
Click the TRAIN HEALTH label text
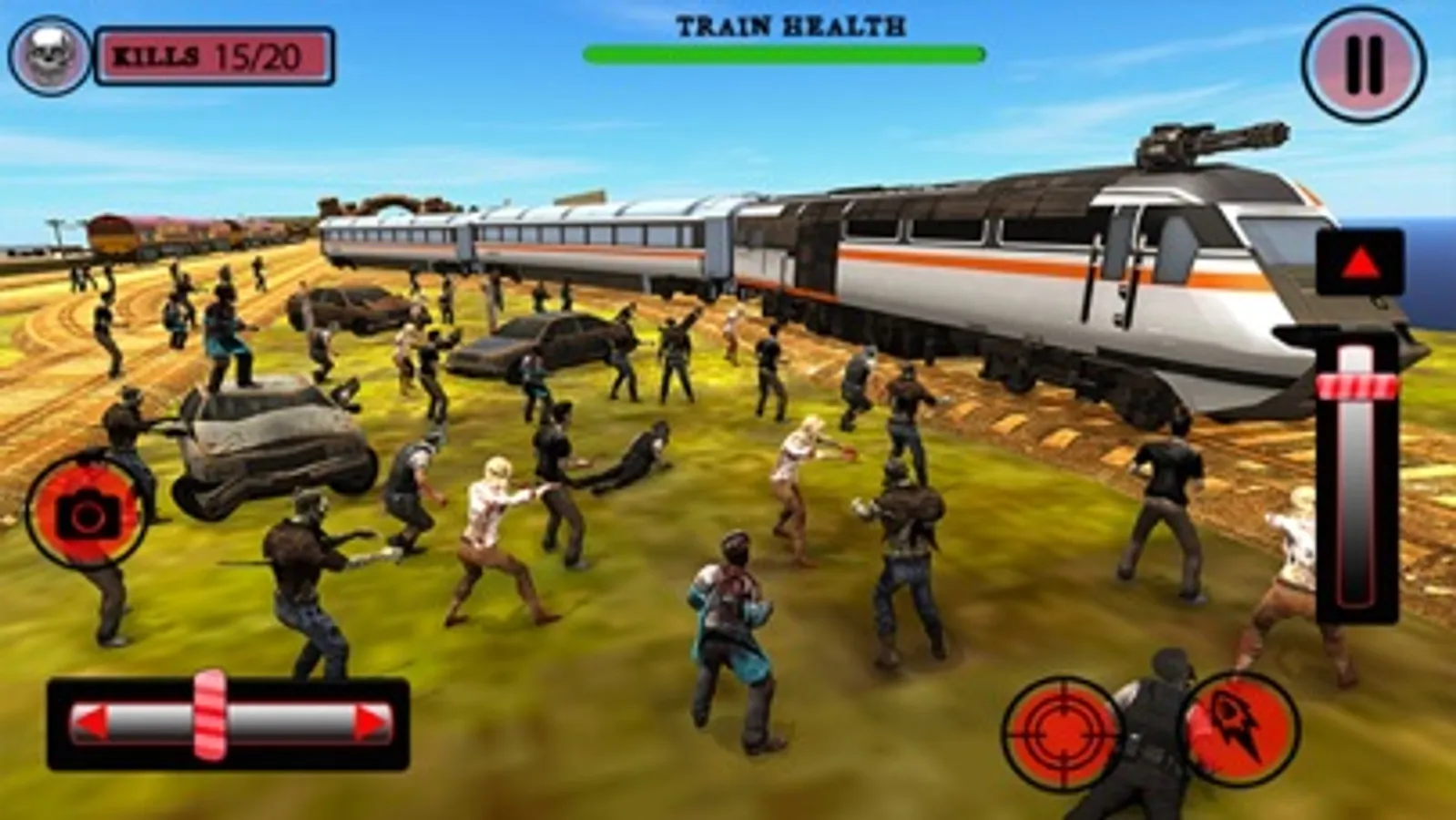click(787, 26)
